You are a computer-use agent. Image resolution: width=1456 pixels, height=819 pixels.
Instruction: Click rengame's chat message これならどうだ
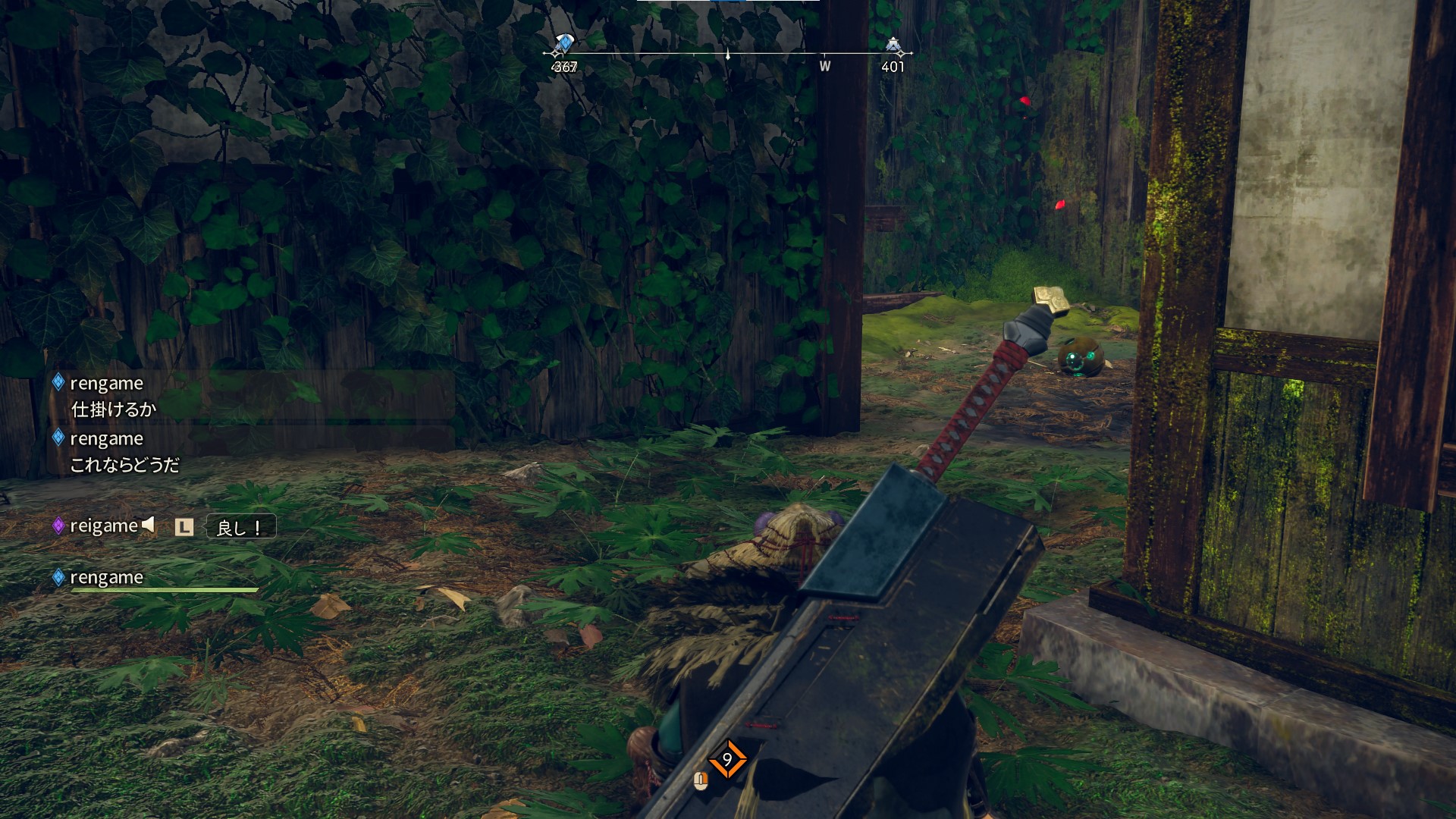[125, 465]
